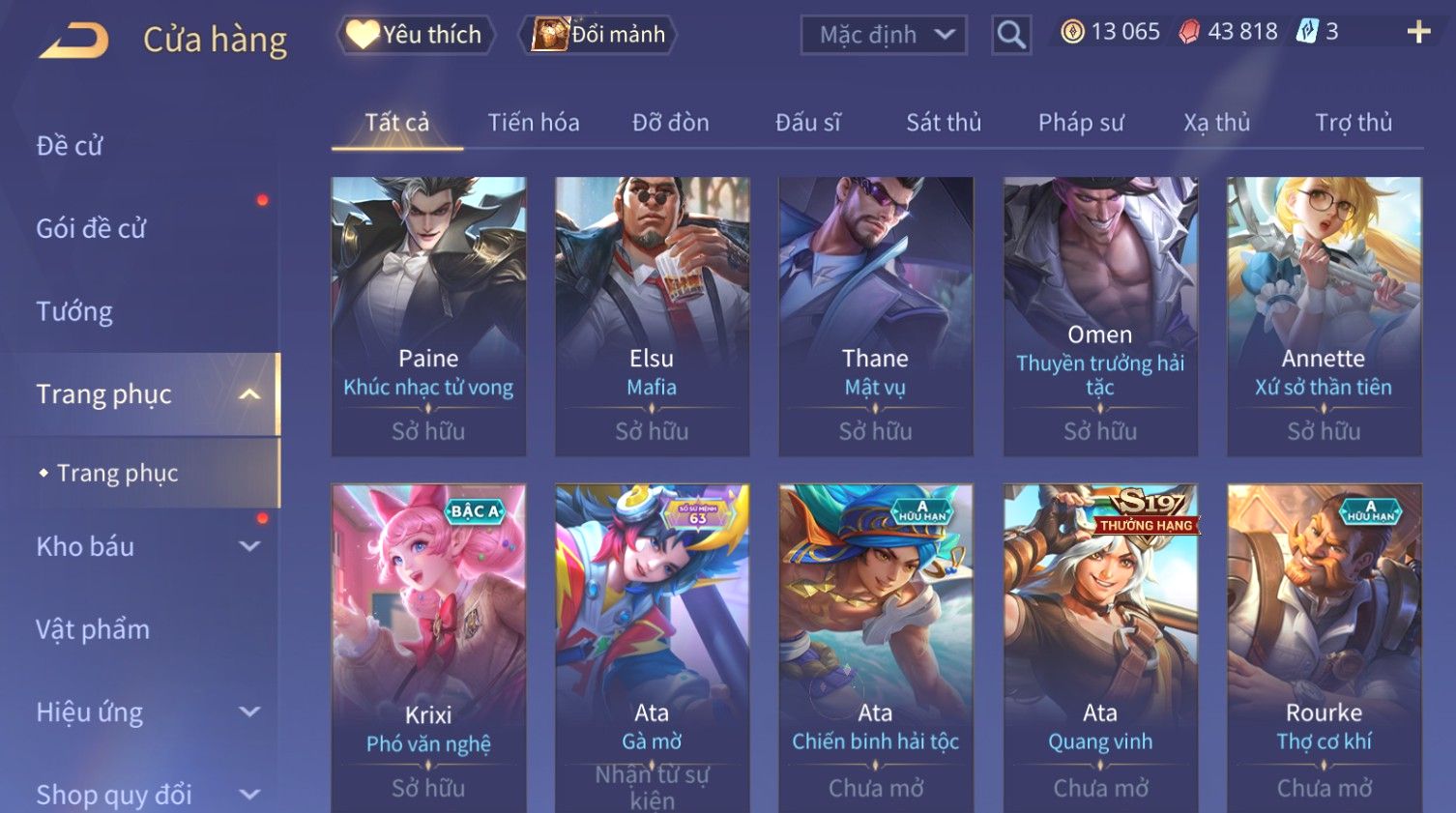This screenshot has width=1456, height=813.
Task: Click the magnifying glass search icon
Action: 1011,35
